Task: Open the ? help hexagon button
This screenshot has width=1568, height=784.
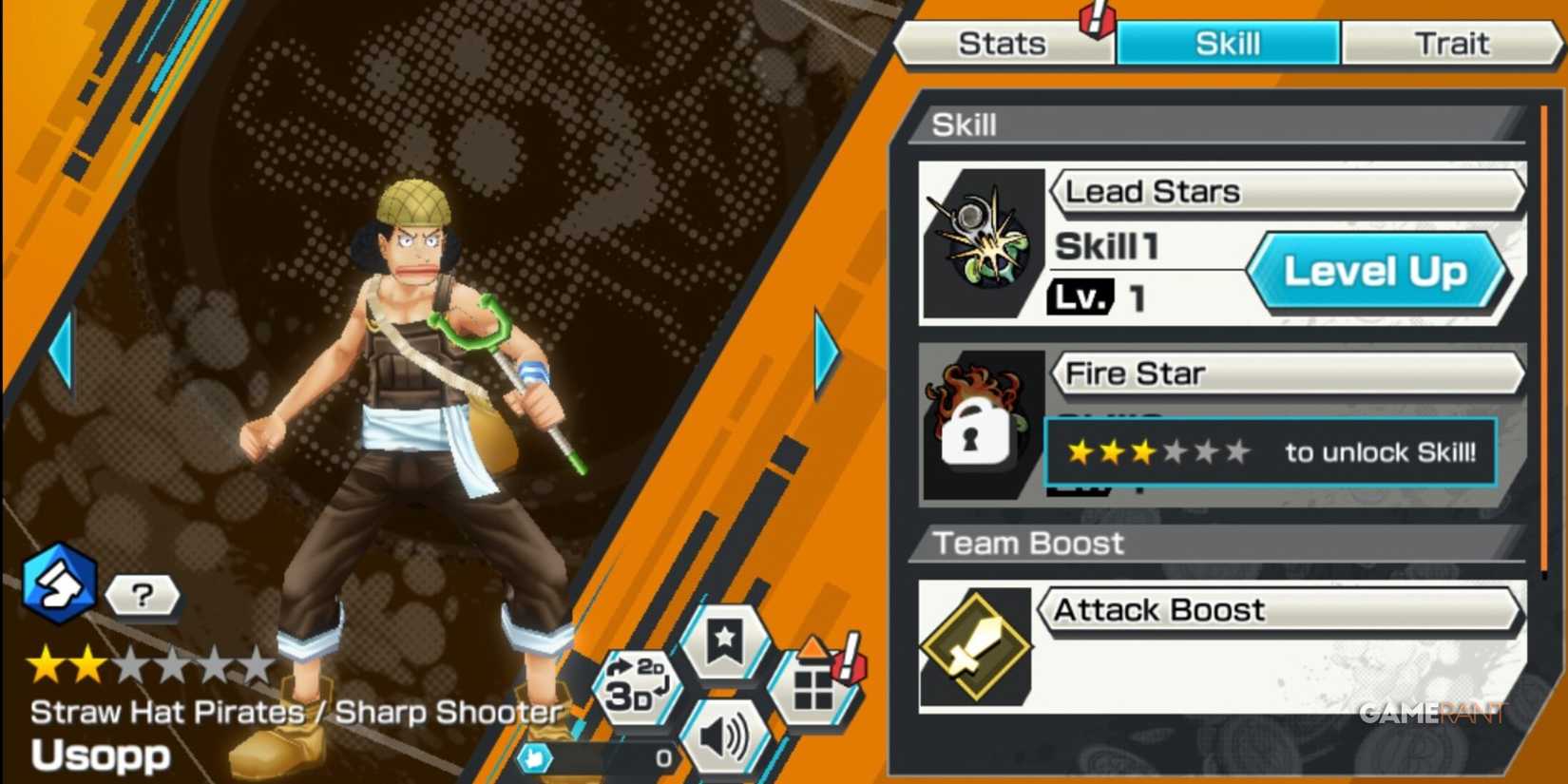Action: pyautogui.click(x=141, y=596)
